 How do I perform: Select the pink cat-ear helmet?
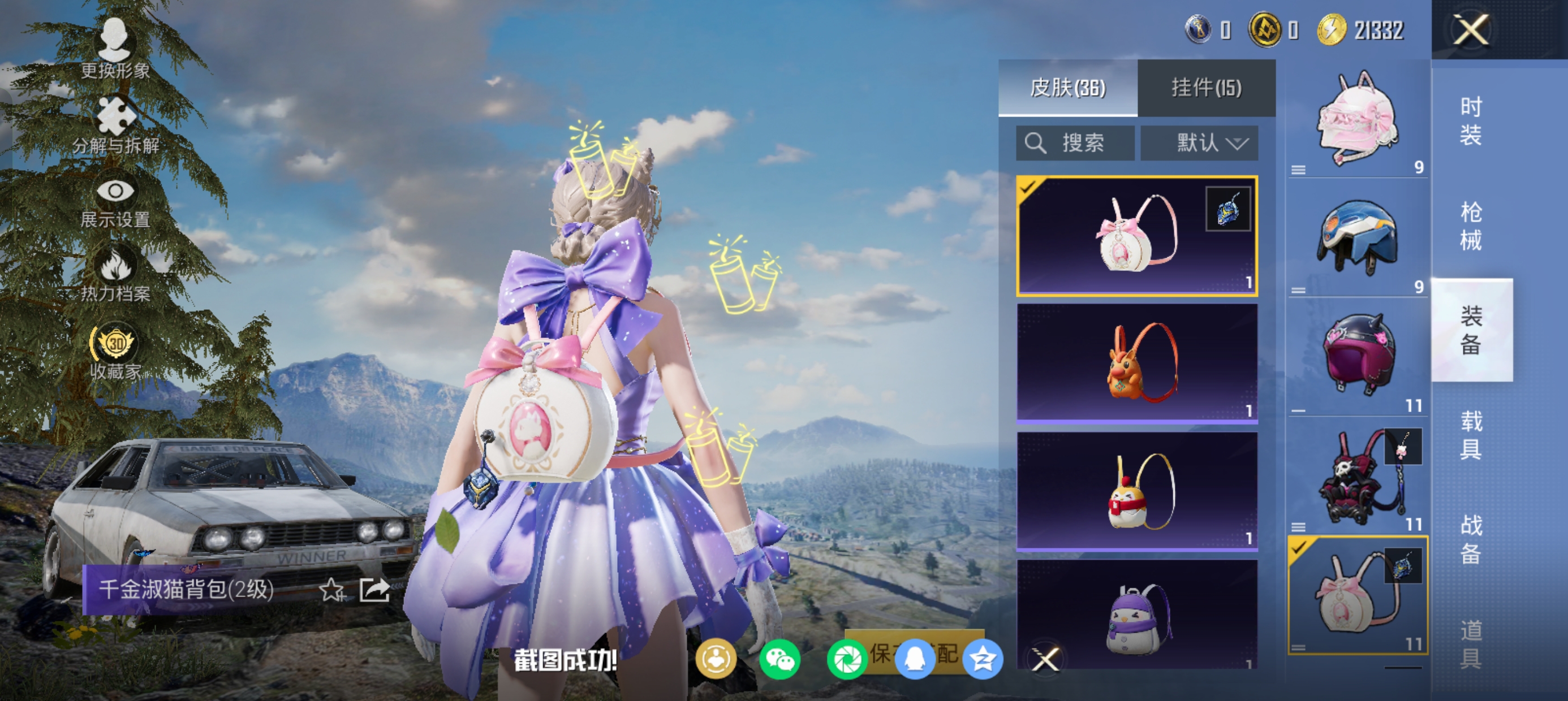click(x=1358, y=120)
